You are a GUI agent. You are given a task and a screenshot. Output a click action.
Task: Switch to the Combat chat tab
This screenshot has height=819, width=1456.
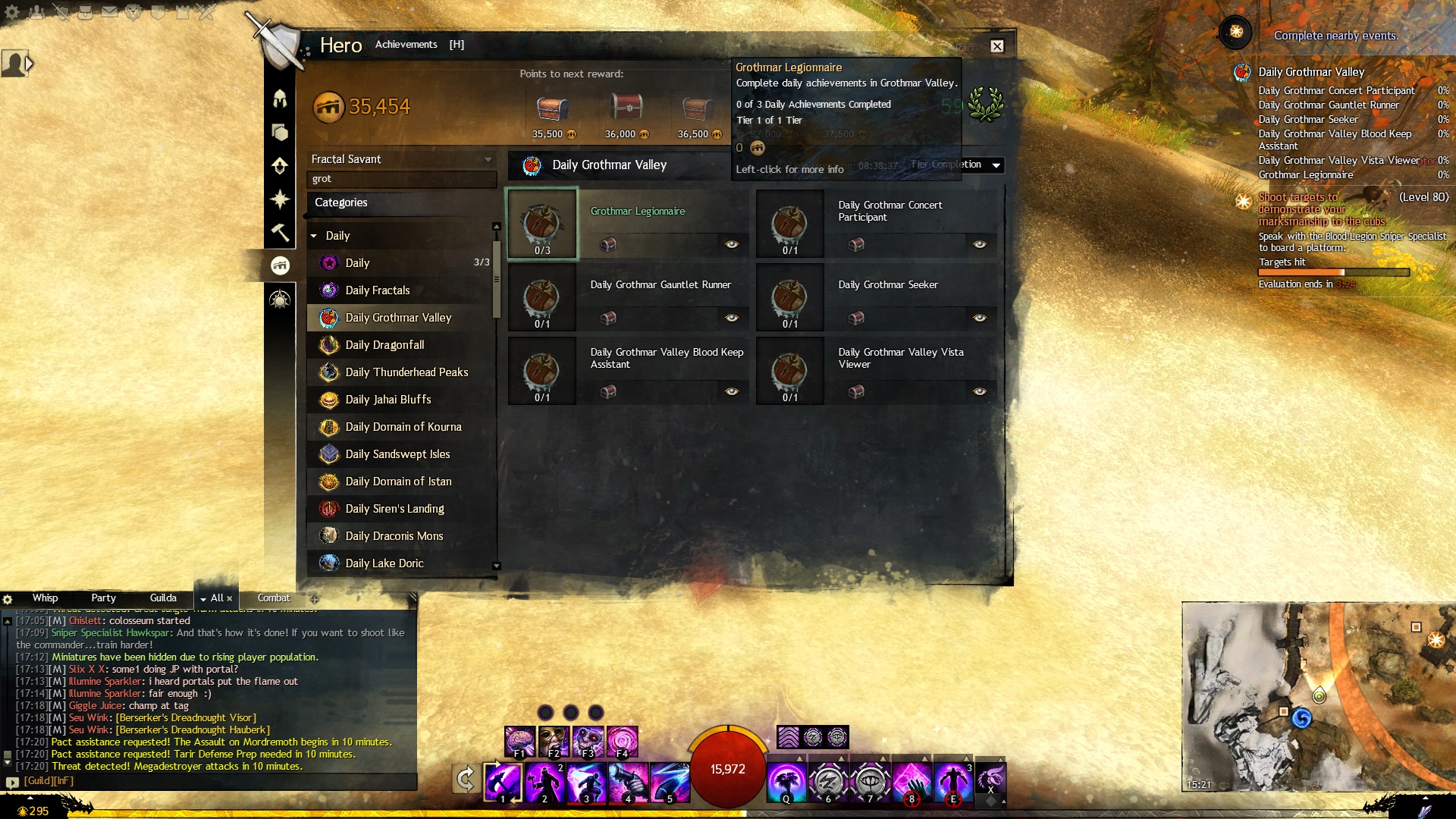tap(273, 598)
